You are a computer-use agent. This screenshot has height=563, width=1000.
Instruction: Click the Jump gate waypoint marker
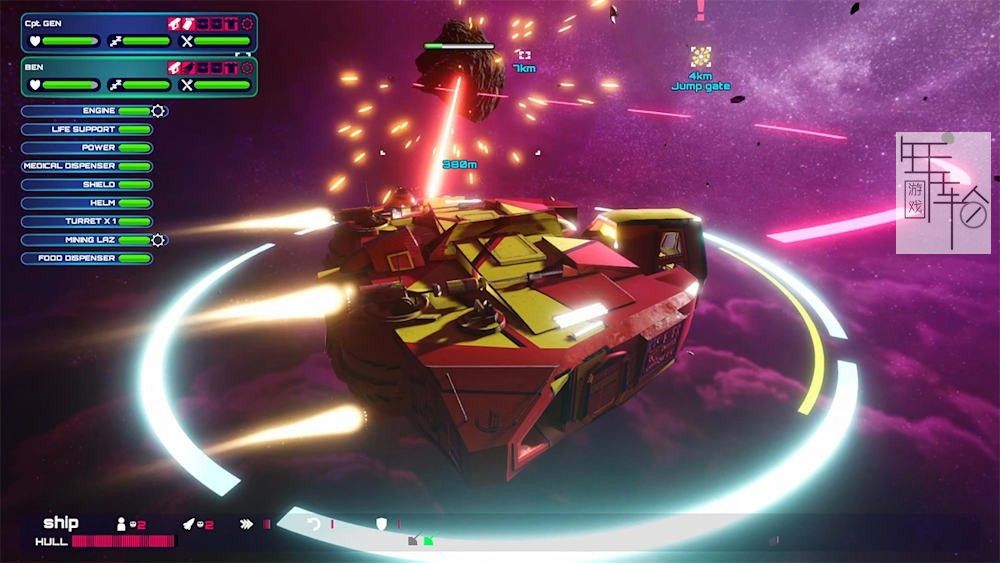pyautogui.click(x=701, y=57)
